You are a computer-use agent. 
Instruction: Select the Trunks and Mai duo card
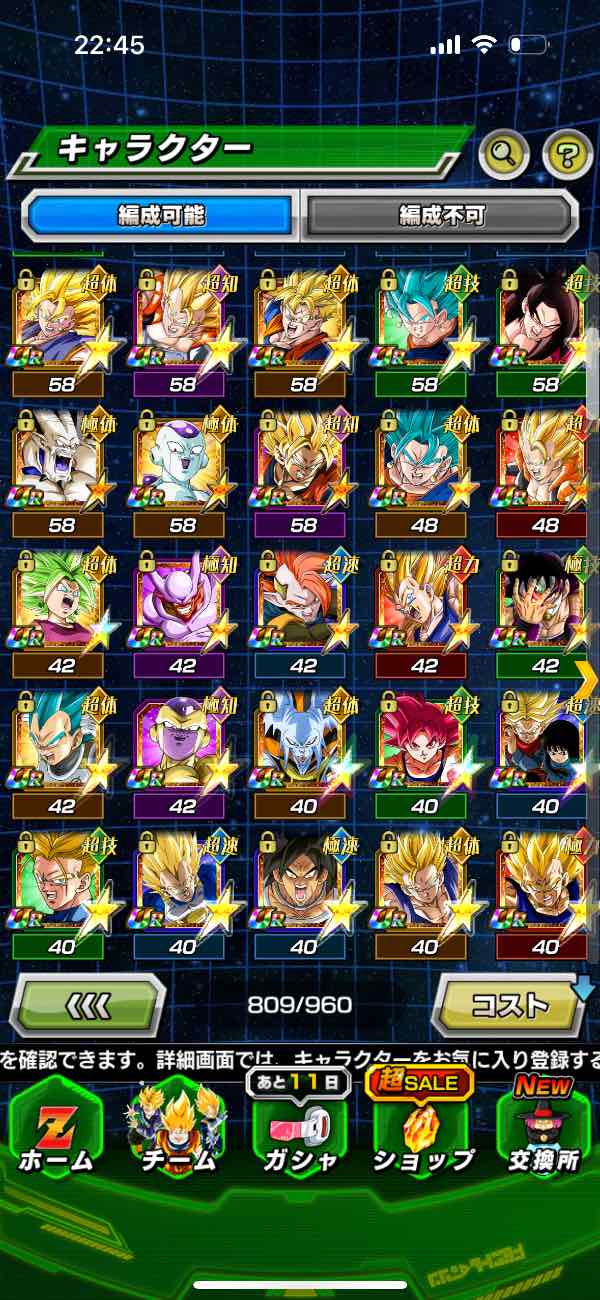543,743
